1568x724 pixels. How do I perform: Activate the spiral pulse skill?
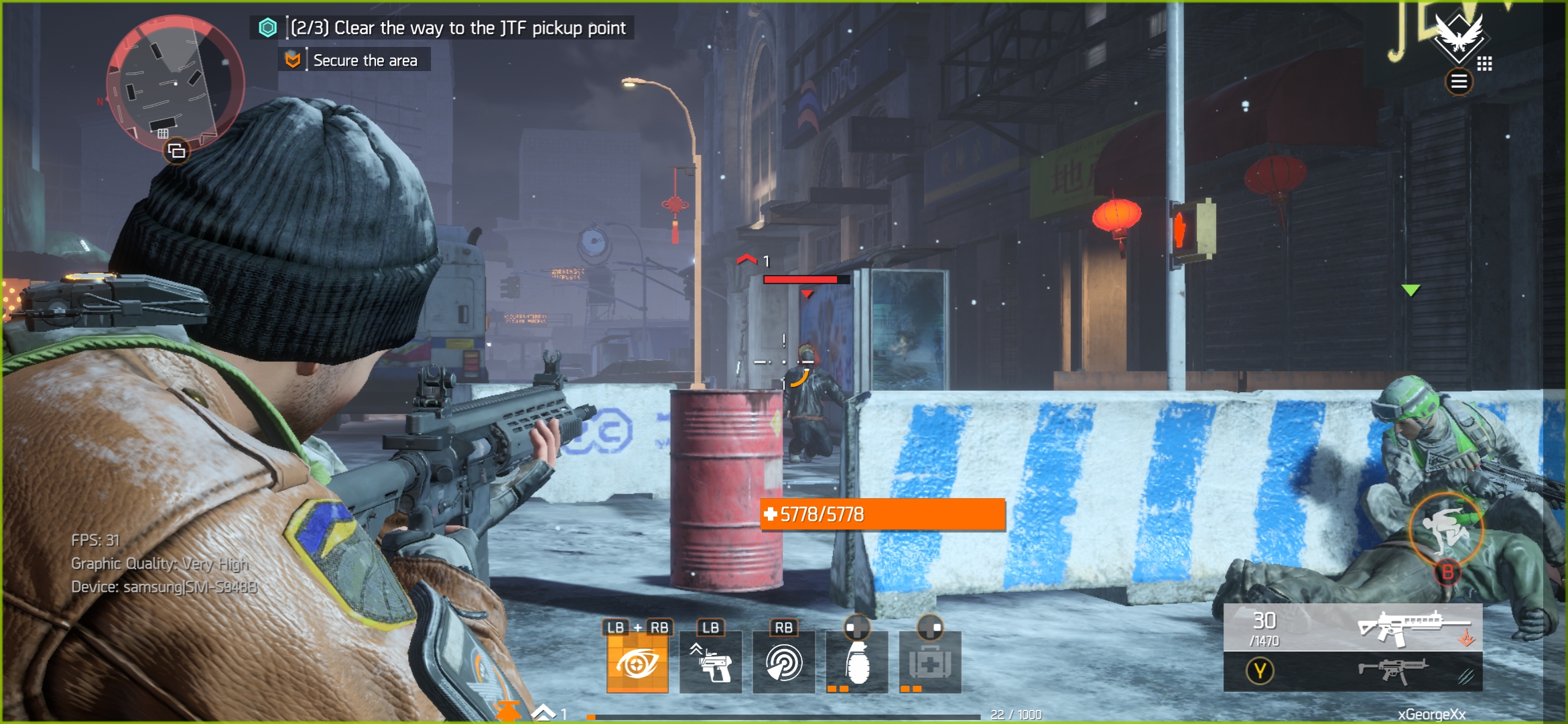(x=784, y=663)
